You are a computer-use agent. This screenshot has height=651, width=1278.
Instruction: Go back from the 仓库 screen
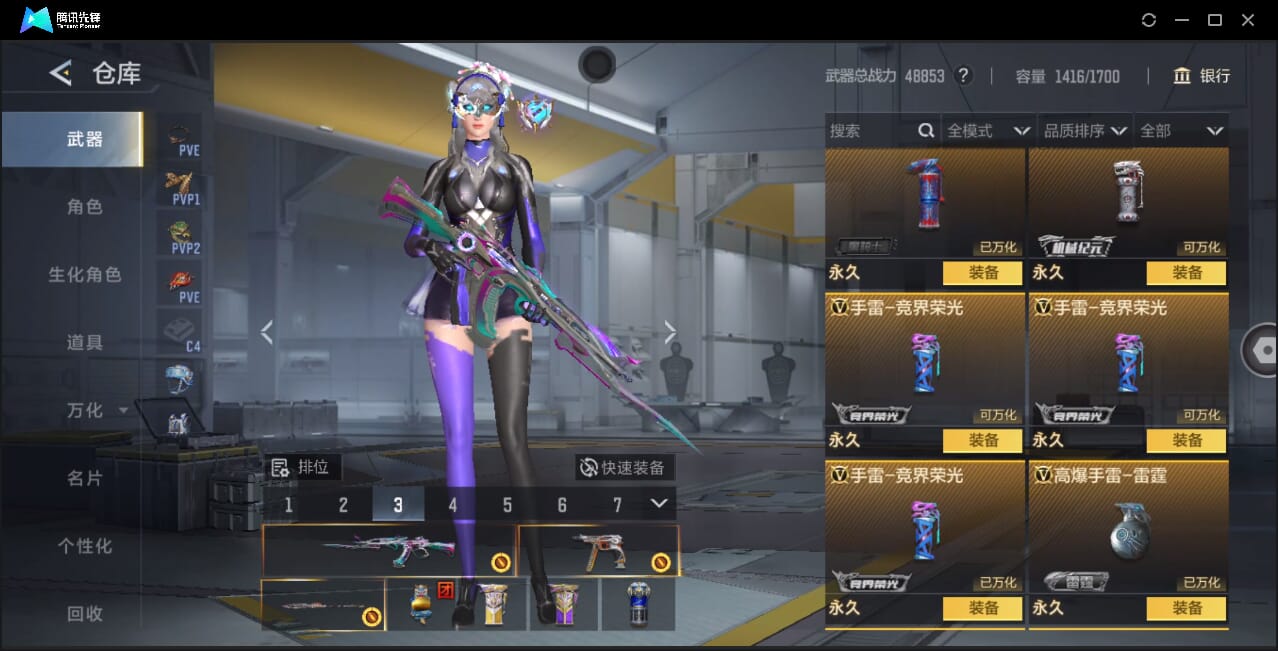pos(61,73)
